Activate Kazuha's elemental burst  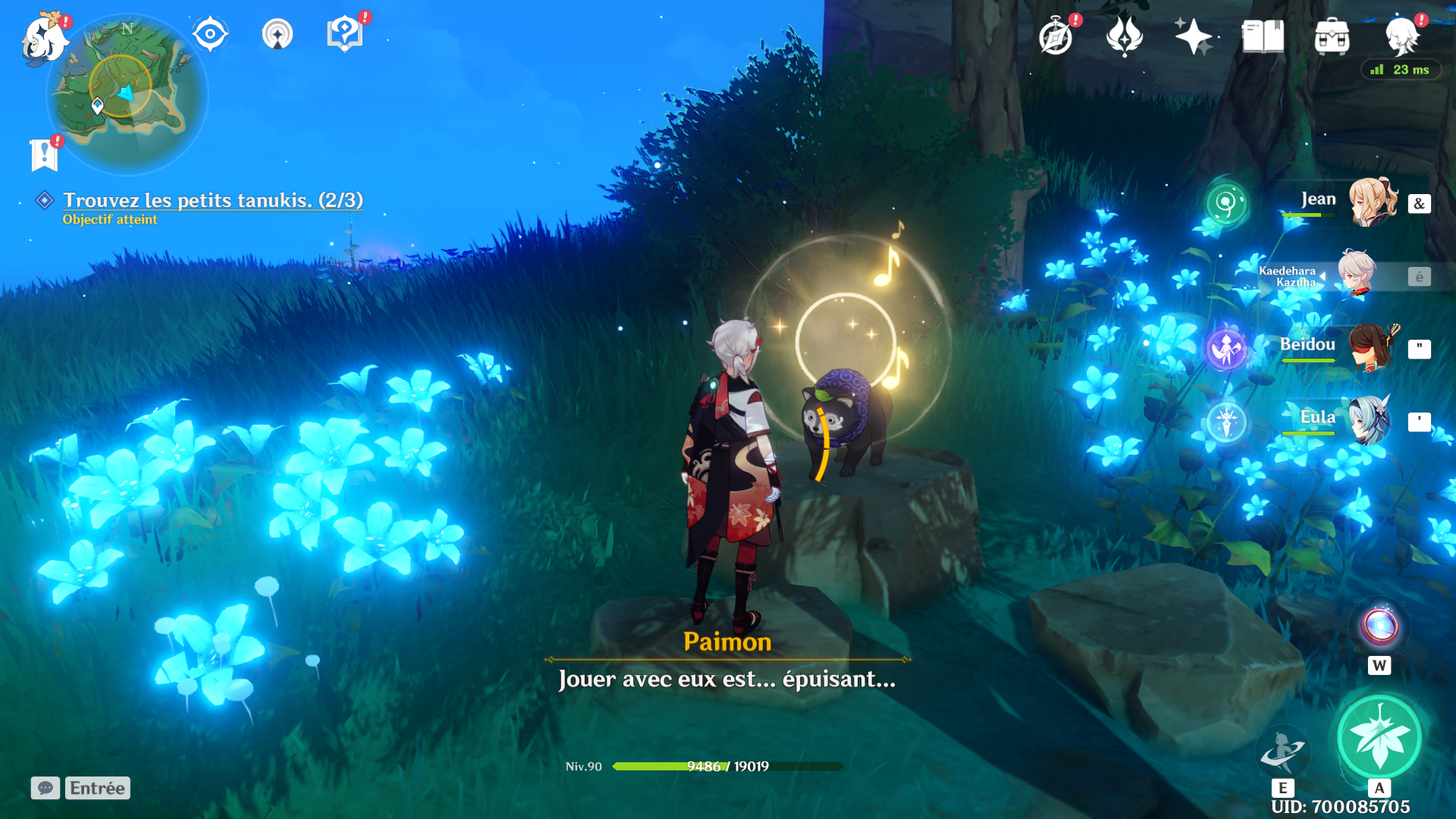[1379, 736]
